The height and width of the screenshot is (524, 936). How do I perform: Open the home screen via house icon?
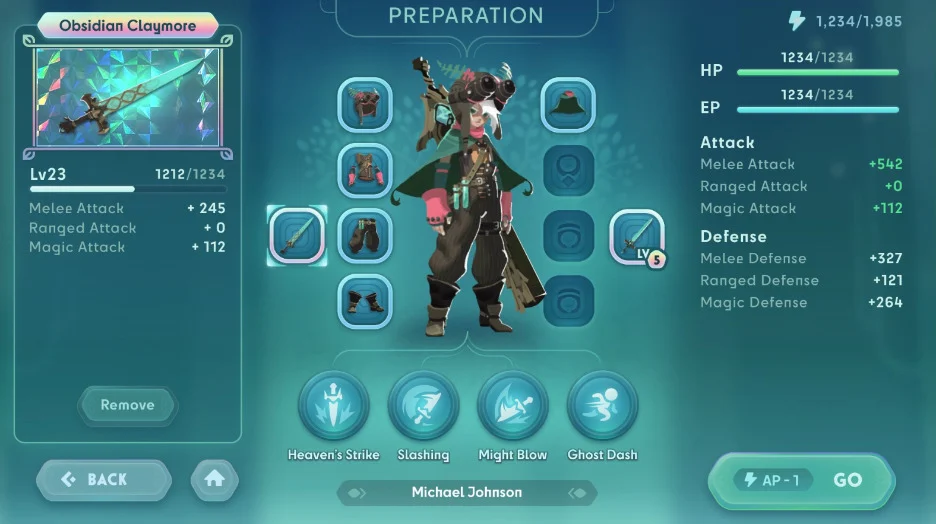coord(214,480)
